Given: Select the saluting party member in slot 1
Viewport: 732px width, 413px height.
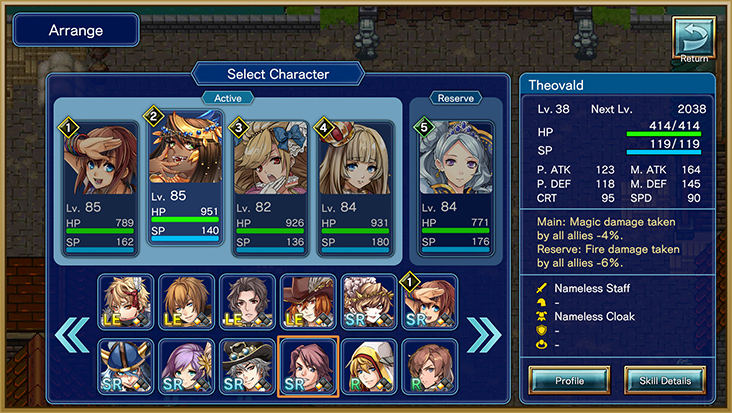Looking at the screenshot, I should tap(101, 186).
